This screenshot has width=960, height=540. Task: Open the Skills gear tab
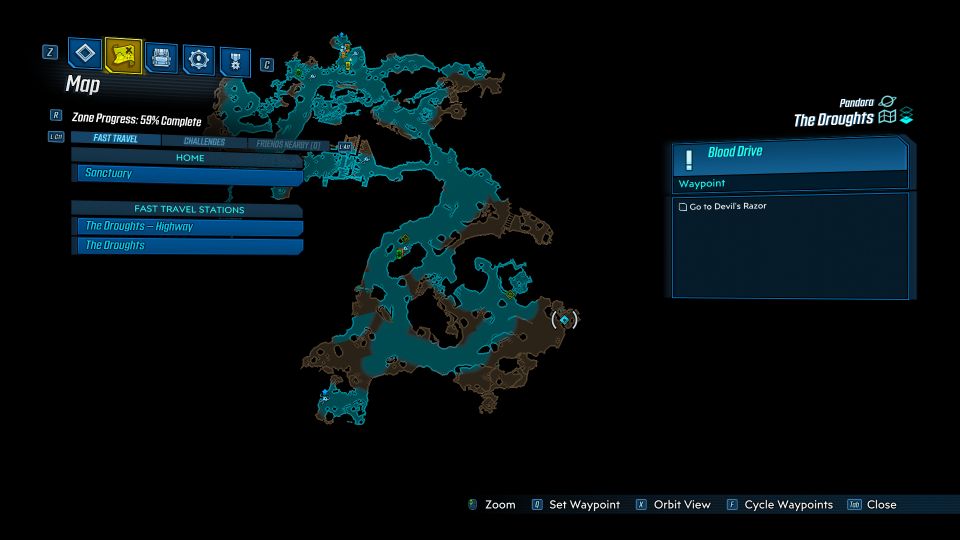point(198,60)
